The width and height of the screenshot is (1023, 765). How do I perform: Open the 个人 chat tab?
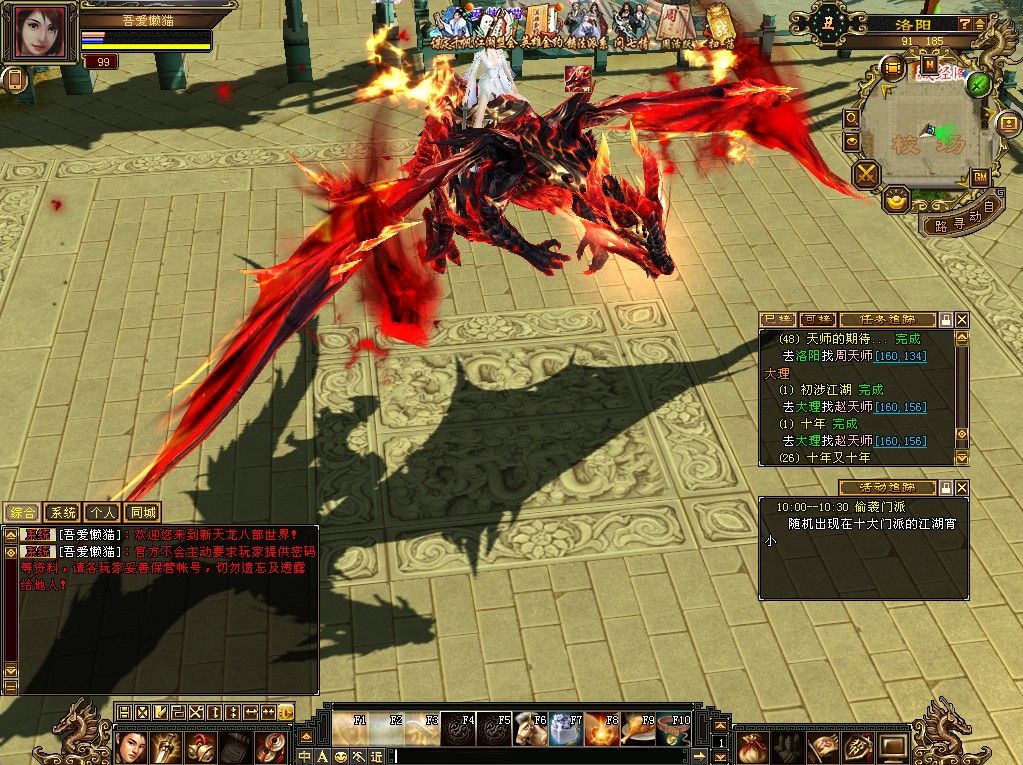pyautogui.click(x=101, y=513)
